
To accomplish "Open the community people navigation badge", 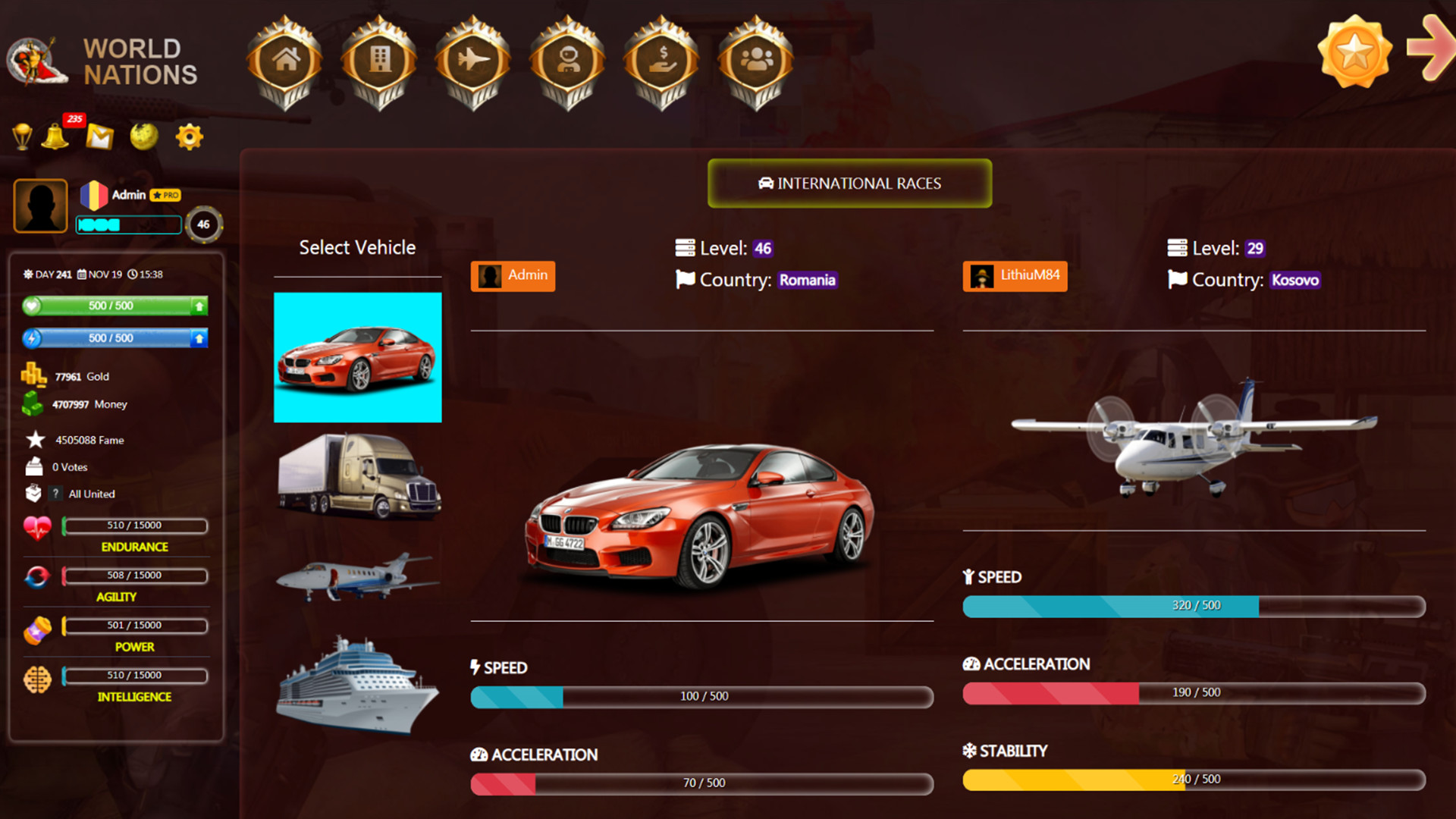I will [755, 61].
